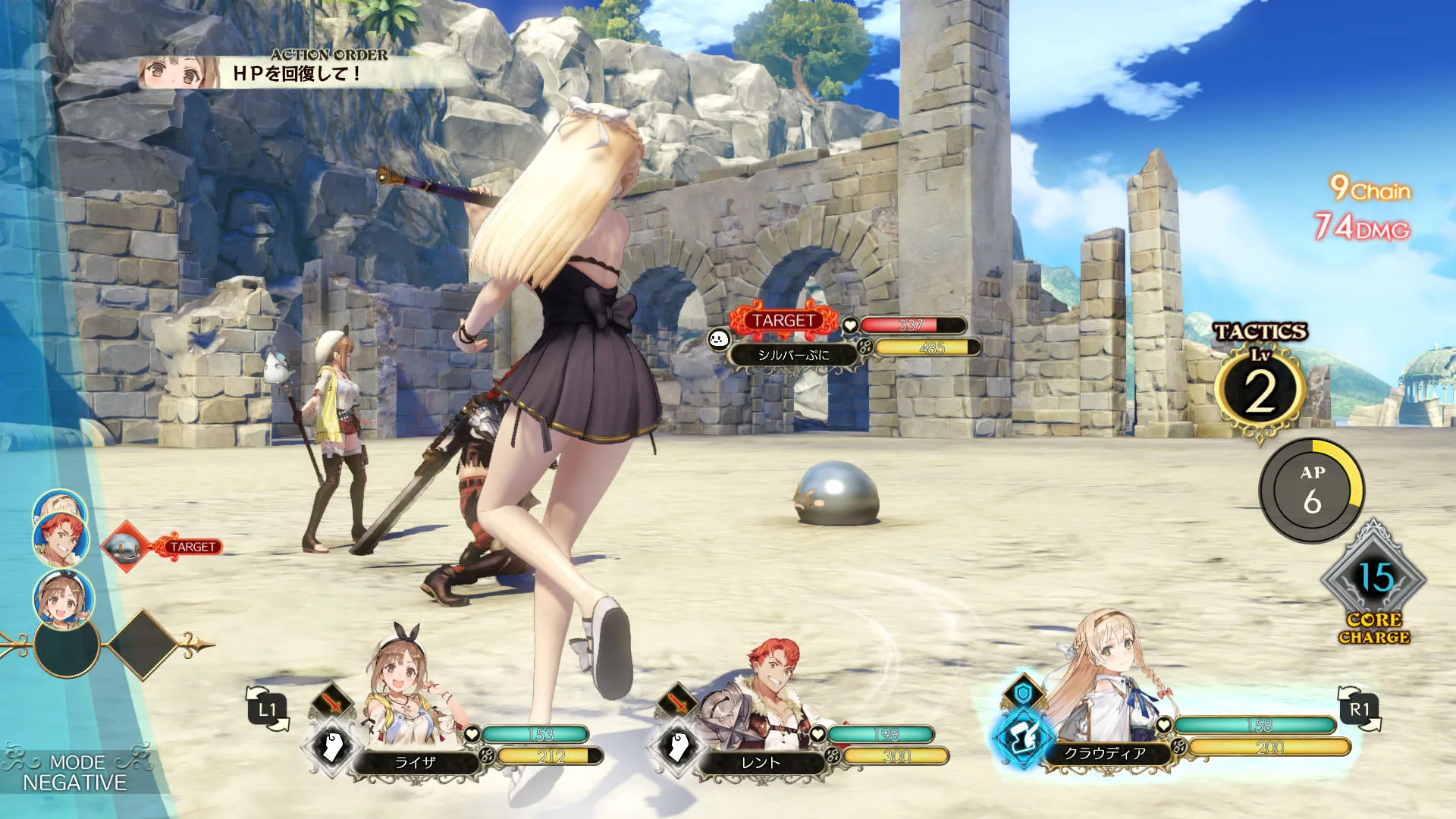Screen dimensions: 1456x819
Task: Select the Silver Puni target nameplate
Action: point(793,354)
